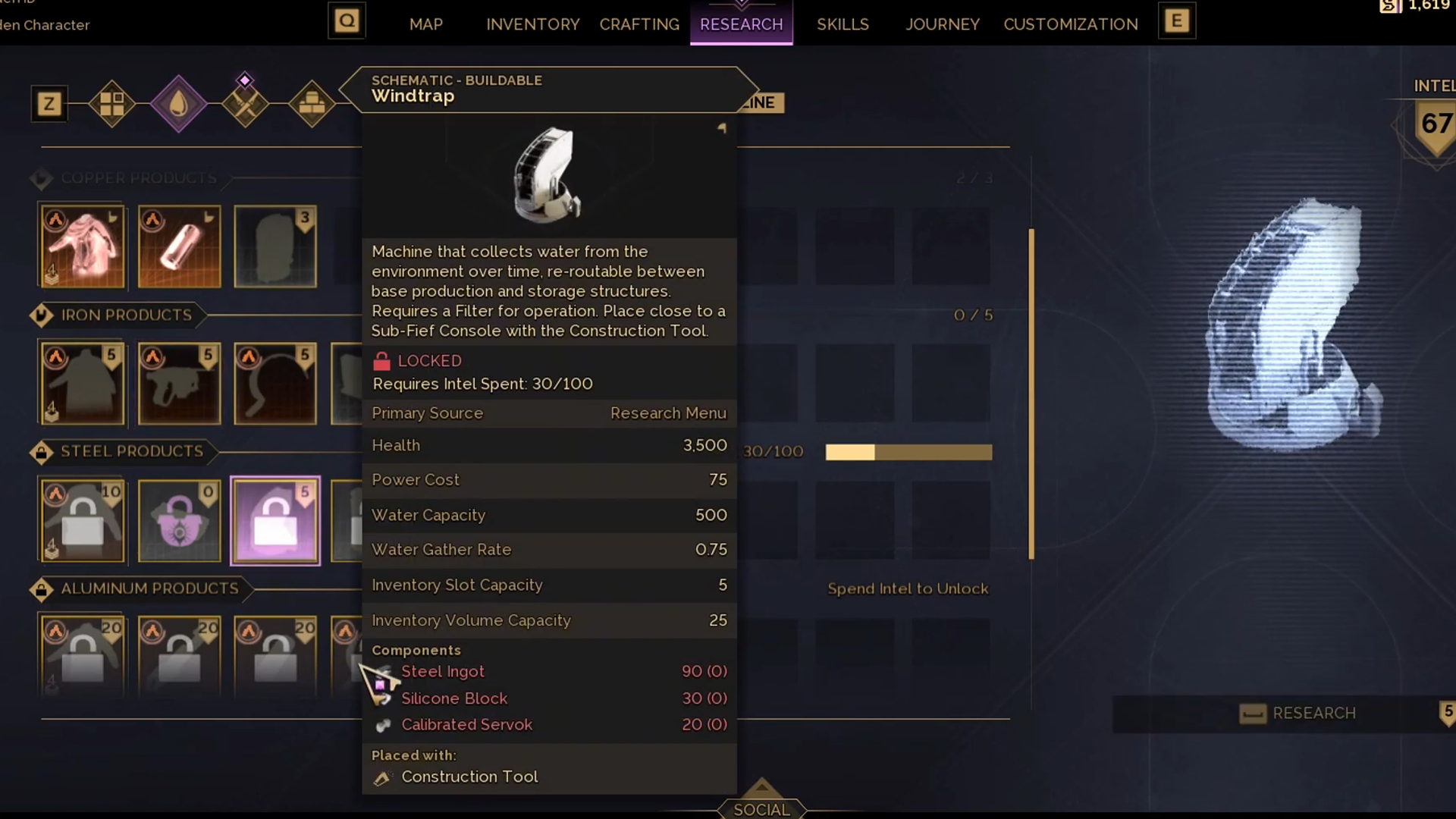Click the RESEARCH button at bottom right
The image size is (1456, 819).
(1313, 713)
